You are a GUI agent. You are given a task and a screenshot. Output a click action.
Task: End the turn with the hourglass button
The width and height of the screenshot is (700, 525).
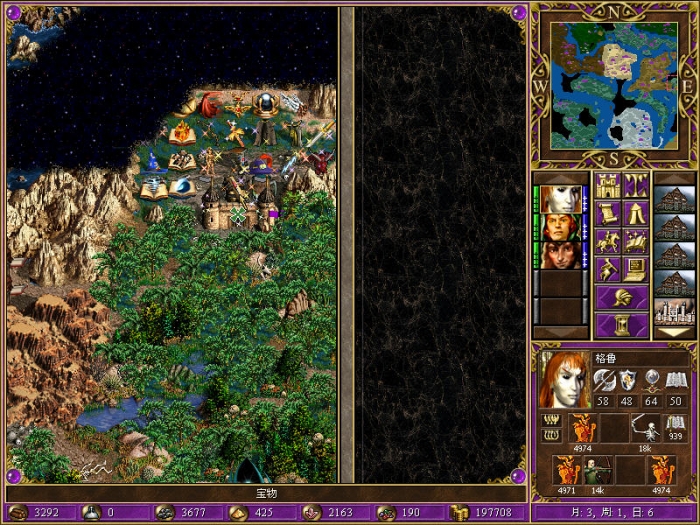point(622,326)
